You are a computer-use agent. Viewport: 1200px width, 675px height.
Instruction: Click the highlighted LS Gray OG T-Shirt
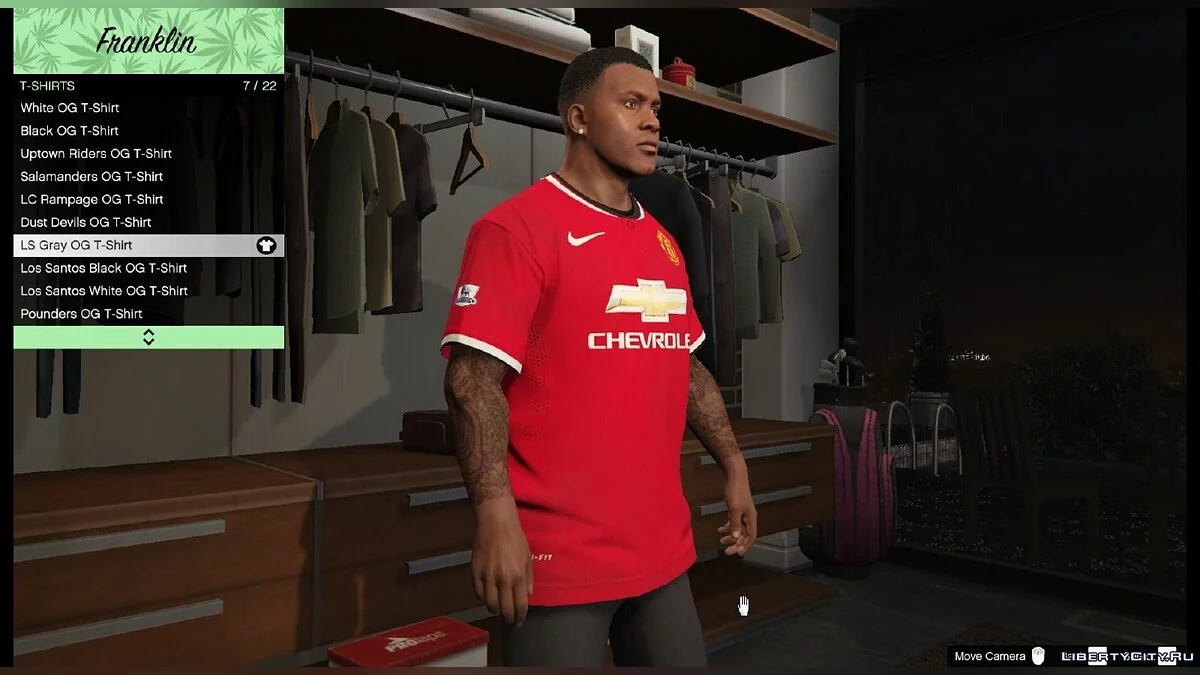[x=148, y=246]
